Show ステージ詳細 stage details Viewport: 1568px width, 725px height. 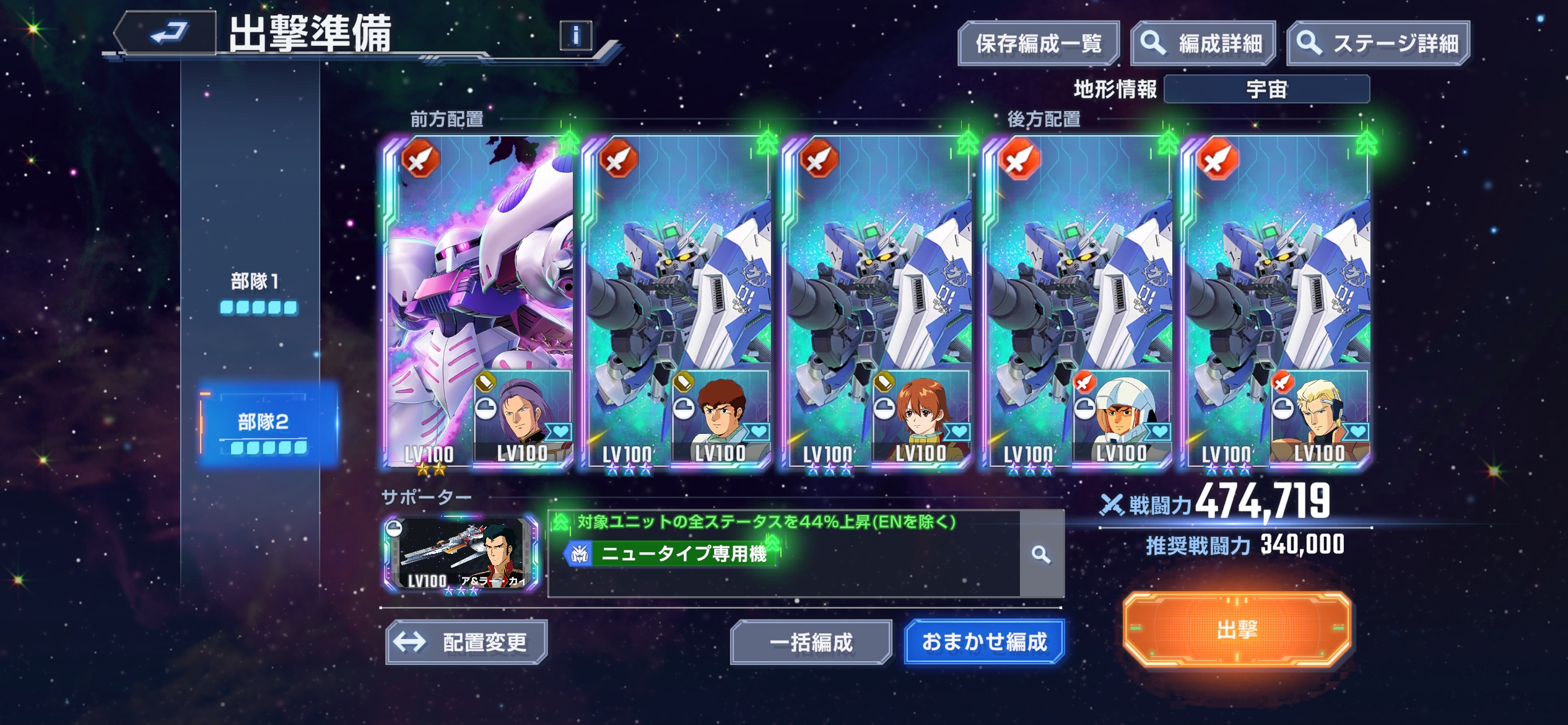pos(1378,43)
